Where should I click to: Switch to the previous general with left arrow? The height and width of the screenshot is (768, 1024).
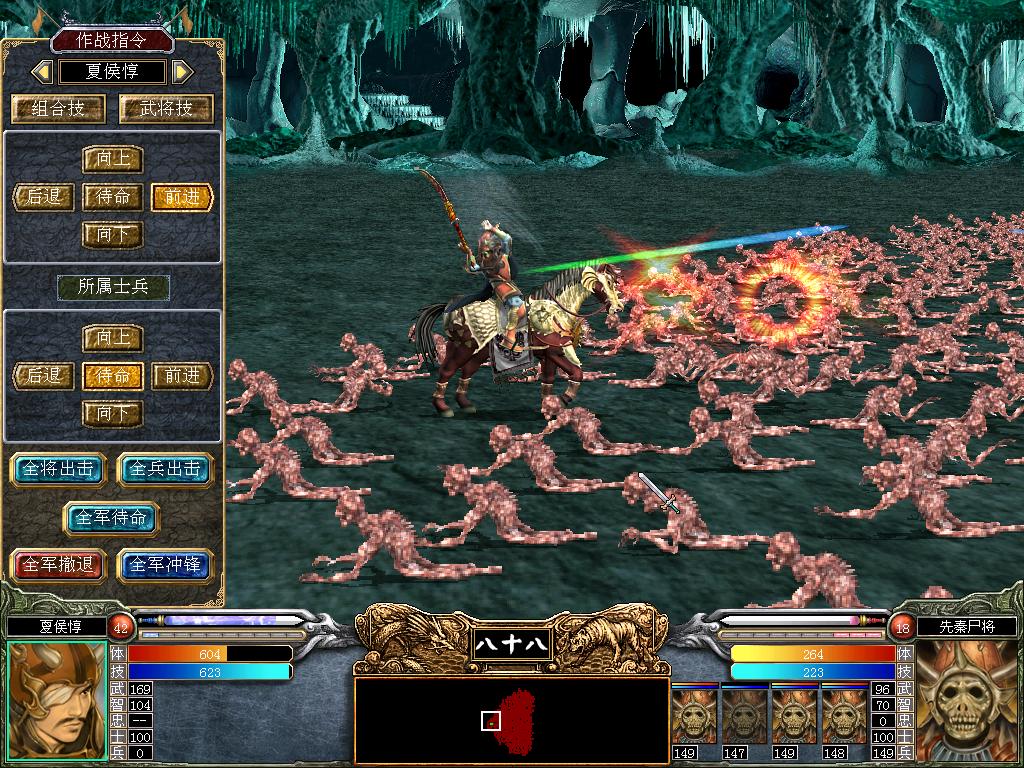[41, 72]
